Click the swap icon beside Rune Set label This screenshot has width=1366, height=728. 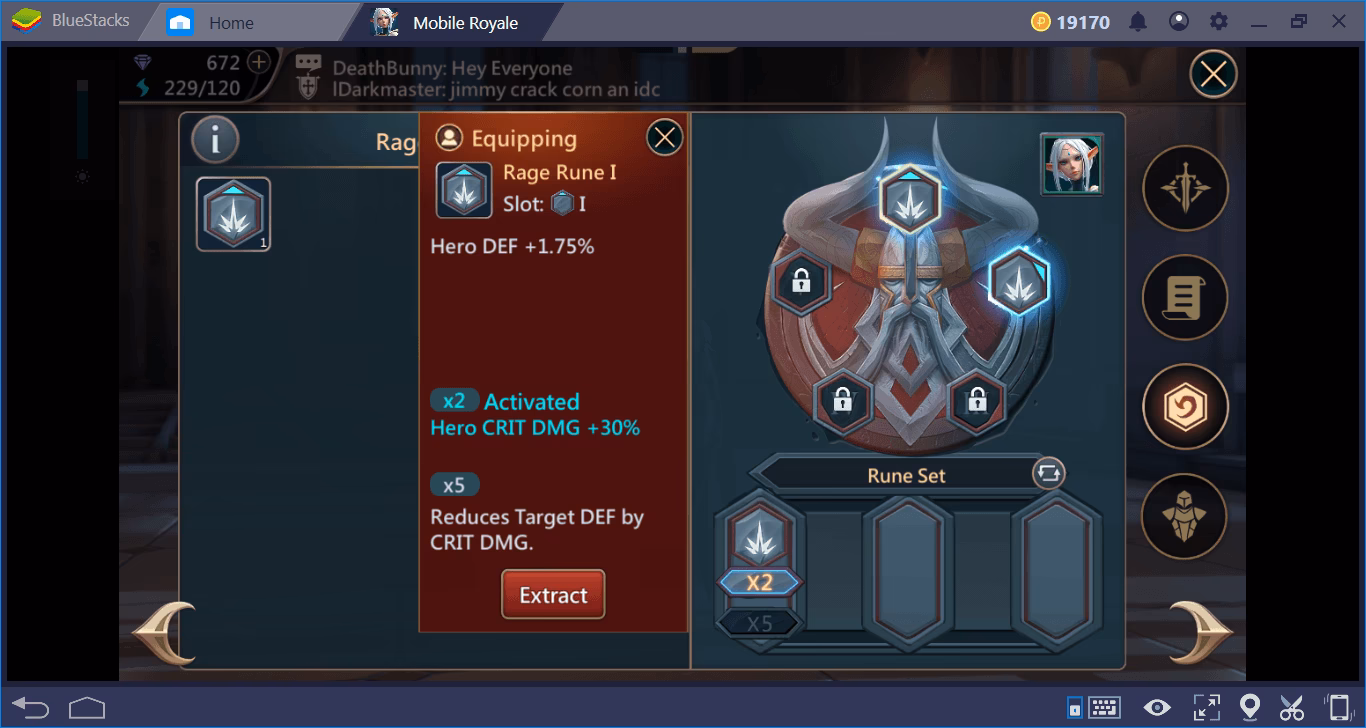pyautogui.click(x=1048, y=474)
